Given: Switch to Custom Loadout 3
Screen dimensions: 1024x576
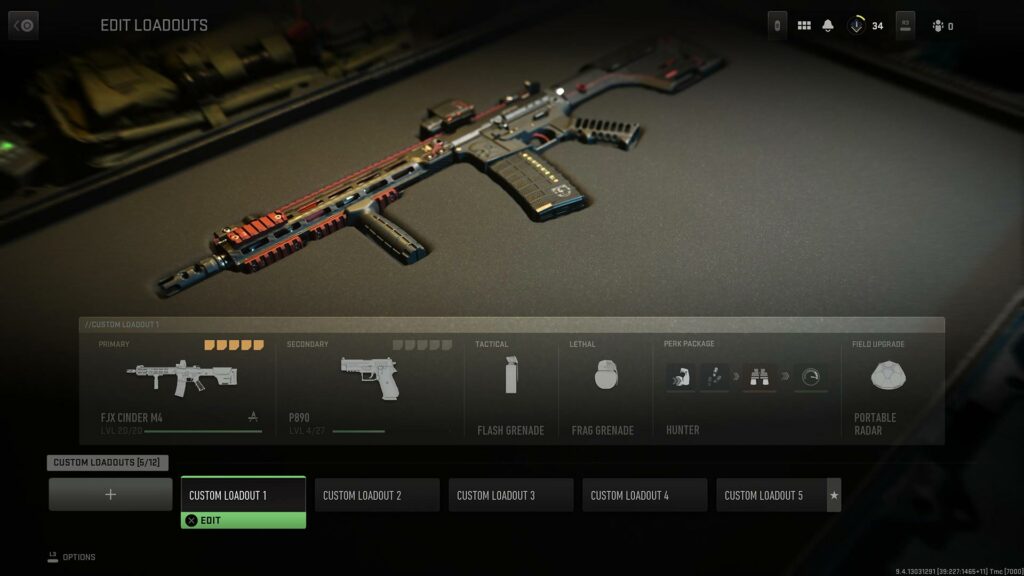Looking at the screenshot, I should pyautogui.click(x=511, y=495).
